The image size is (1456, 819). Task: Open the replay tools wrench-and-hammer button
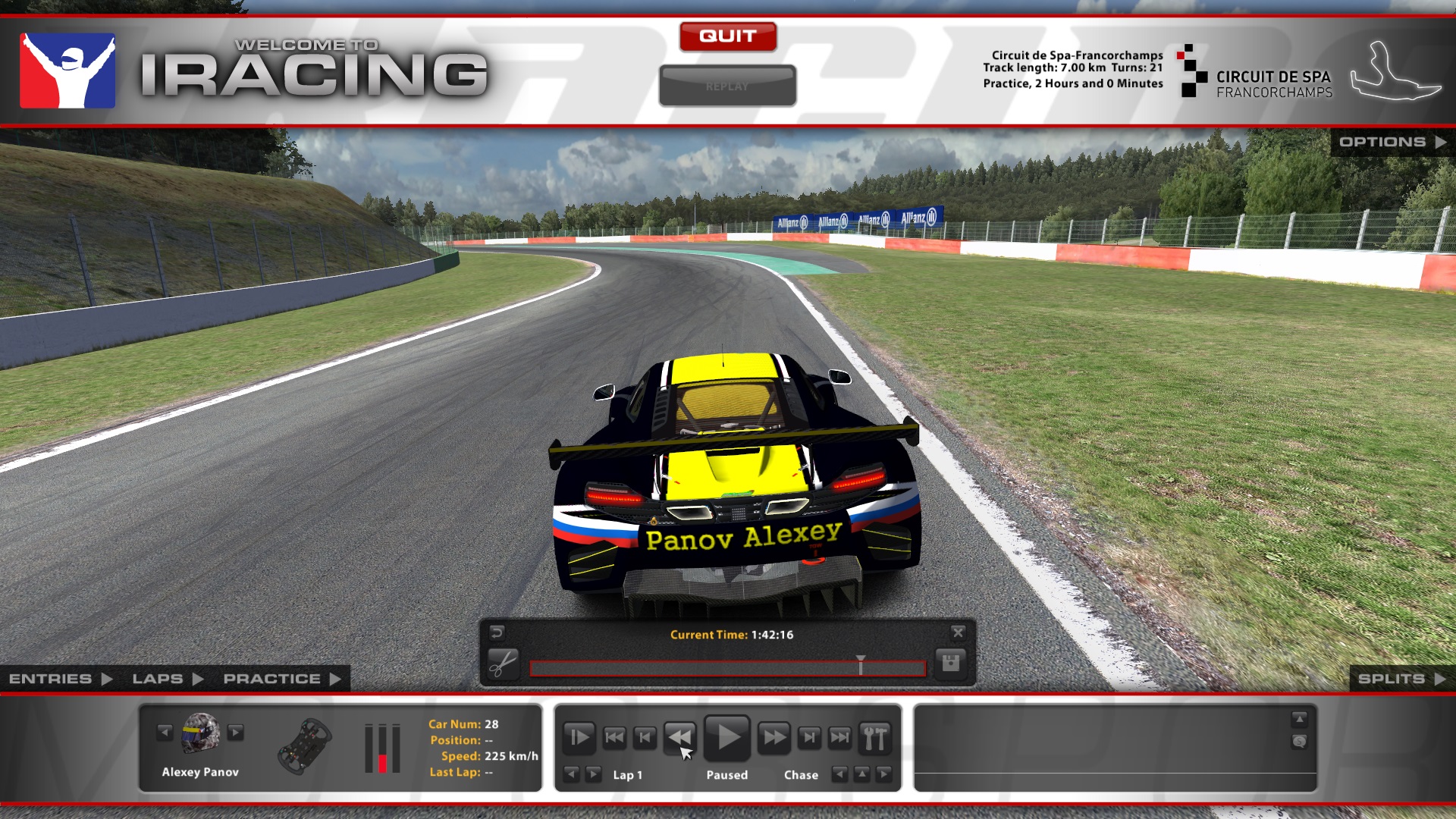tap(874, 737)
